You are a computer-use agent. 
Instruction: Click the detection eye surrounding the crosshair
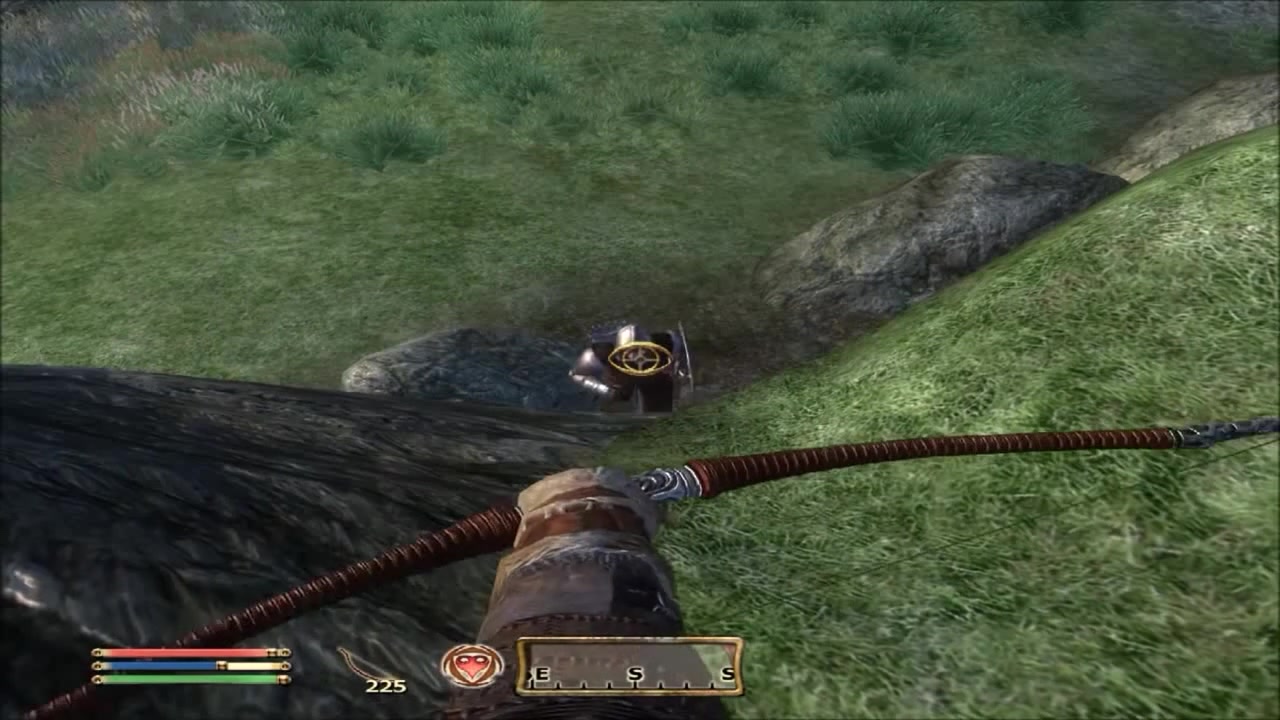(x=638, y=357)
